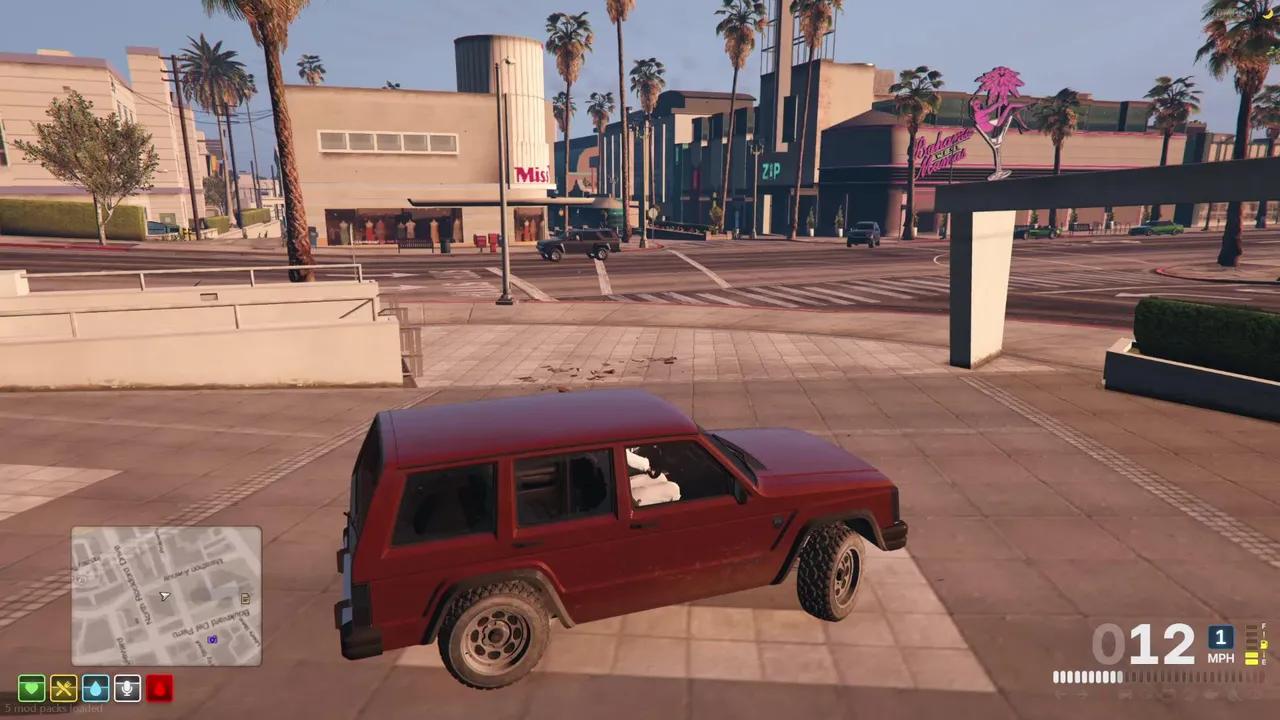
Task: Click the minimap
Action: [166, 596]
